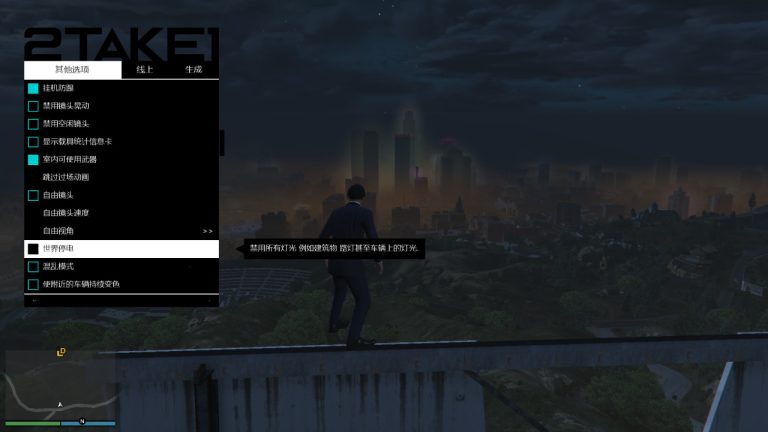
Task: Tick the 禁用空闲镜头 checkbox
Action: [33, 124]
